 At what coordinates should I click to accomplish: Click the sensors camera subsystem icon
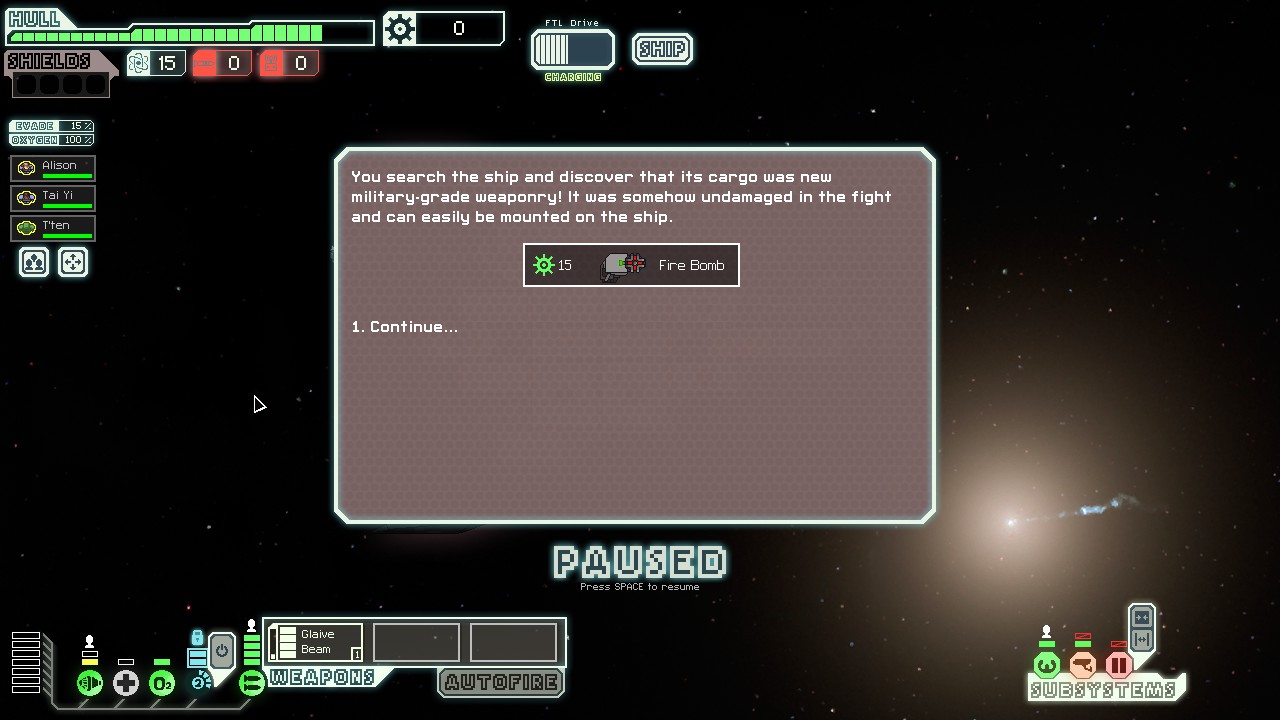click(1083, 665)
